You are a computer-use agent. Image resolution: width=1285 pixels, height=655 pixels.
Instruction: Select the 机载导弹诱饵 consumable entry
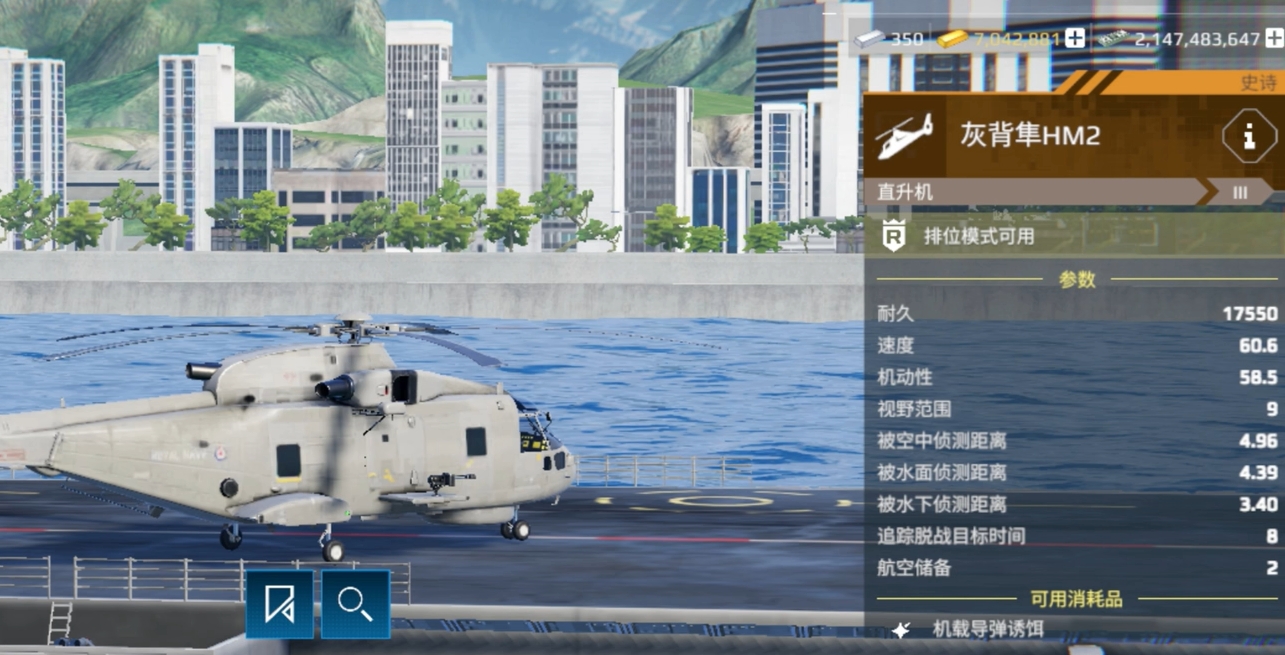point(987,629)
